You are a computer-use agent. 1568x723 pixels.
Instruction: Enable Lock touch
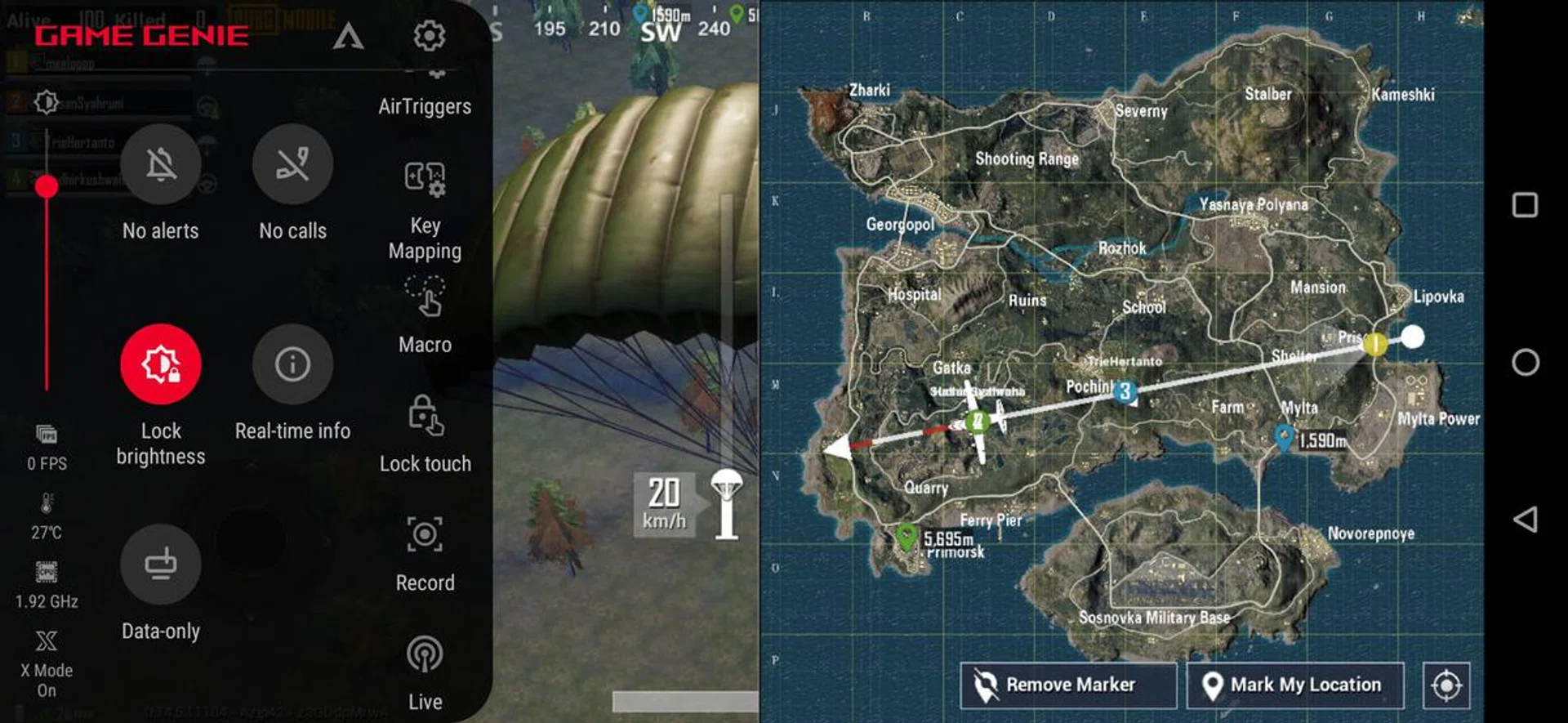(x=425, y=416)
